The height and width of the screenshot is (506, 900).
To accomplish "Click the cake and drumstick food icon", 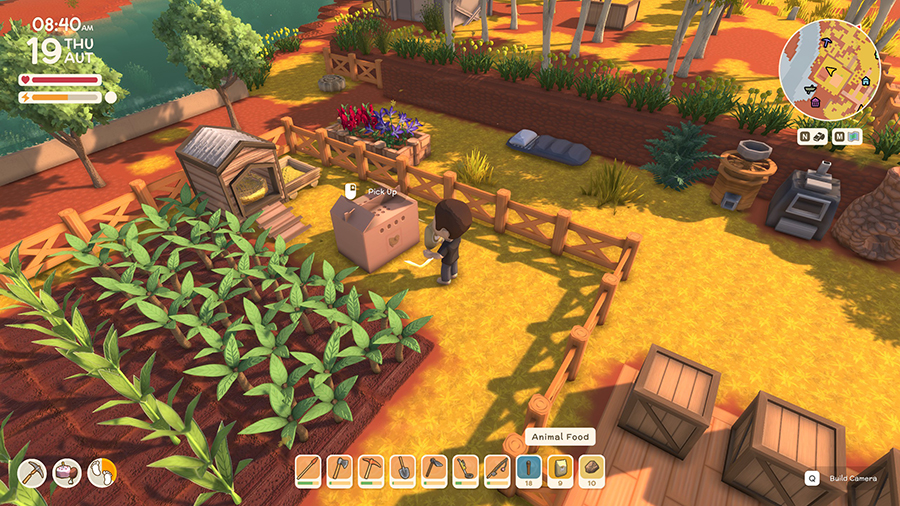I will click(x=68, y=469).
